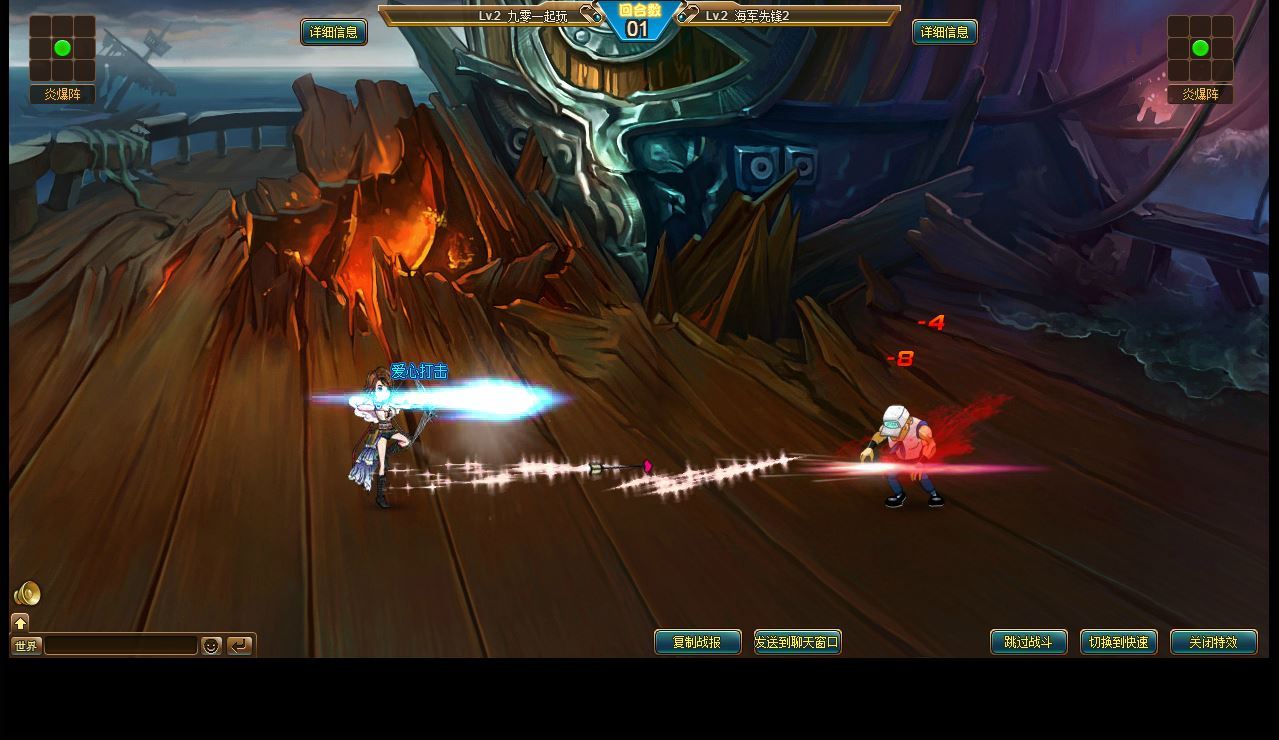The image size is (1279, 740).
Task: Send chat message with the enter arrow button
Action: click(239, 646)
